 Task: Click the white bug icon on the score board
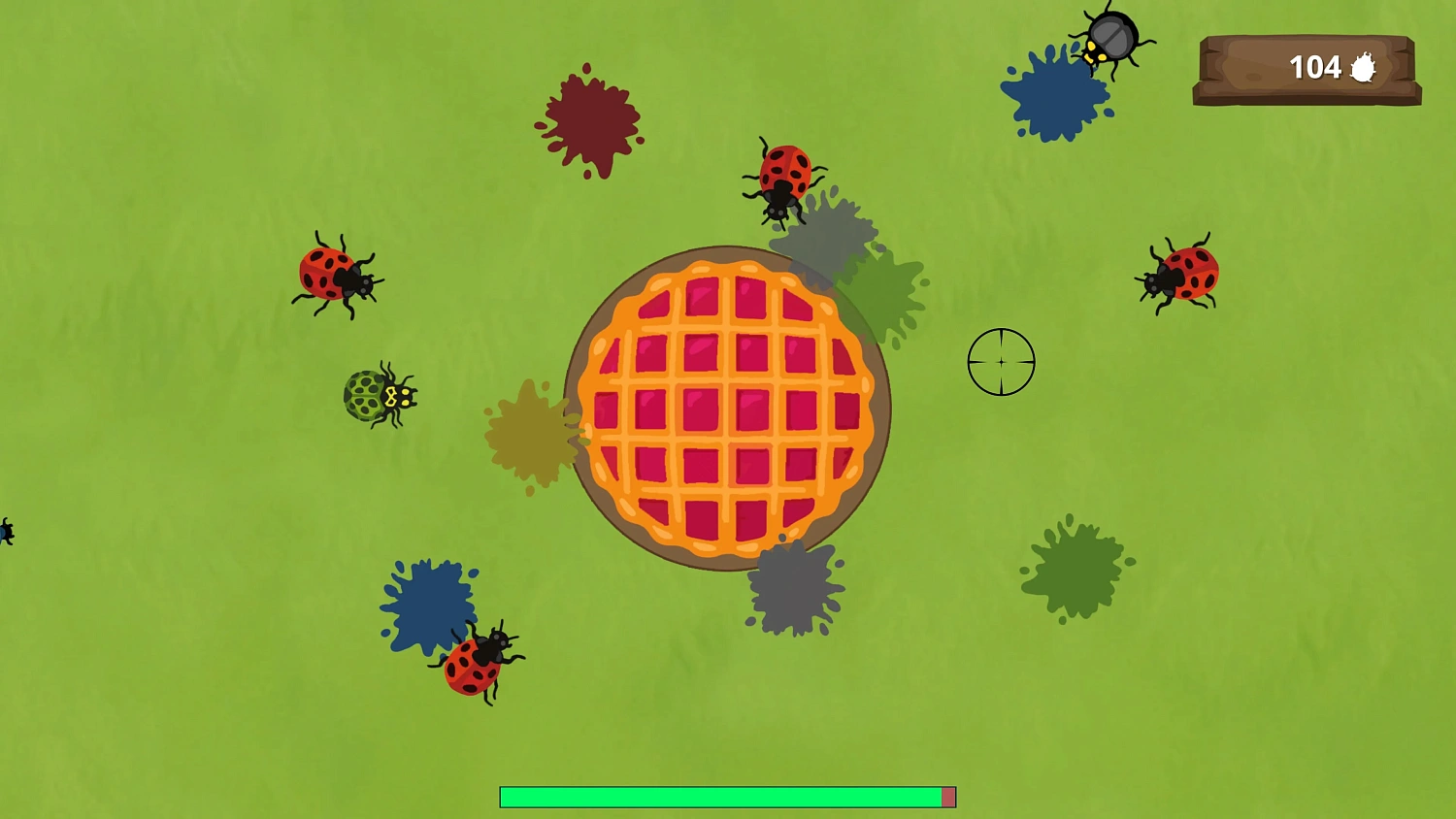pos(1363,66)
